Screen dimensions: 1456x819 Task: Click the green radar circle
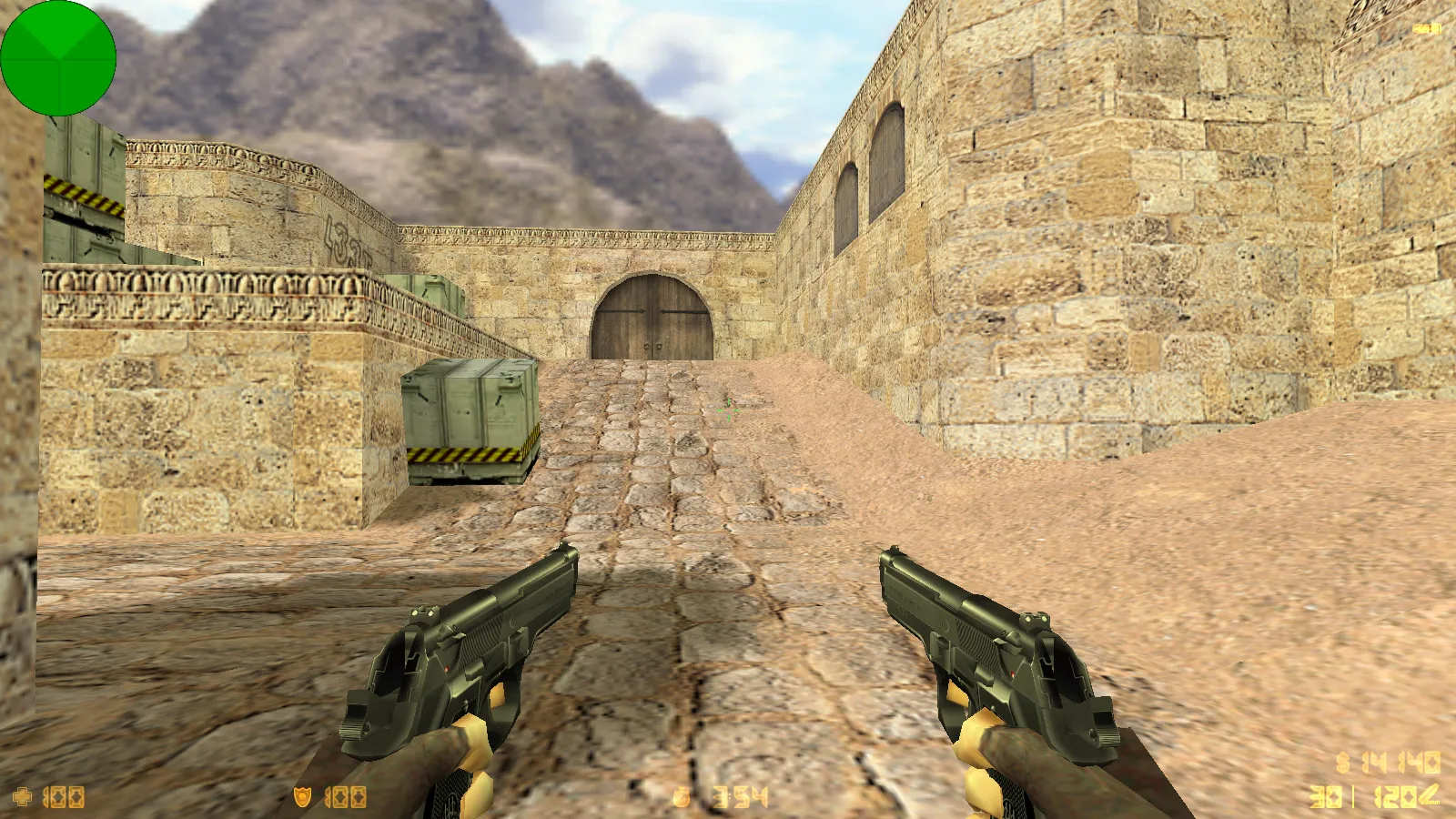coord(58,58)
